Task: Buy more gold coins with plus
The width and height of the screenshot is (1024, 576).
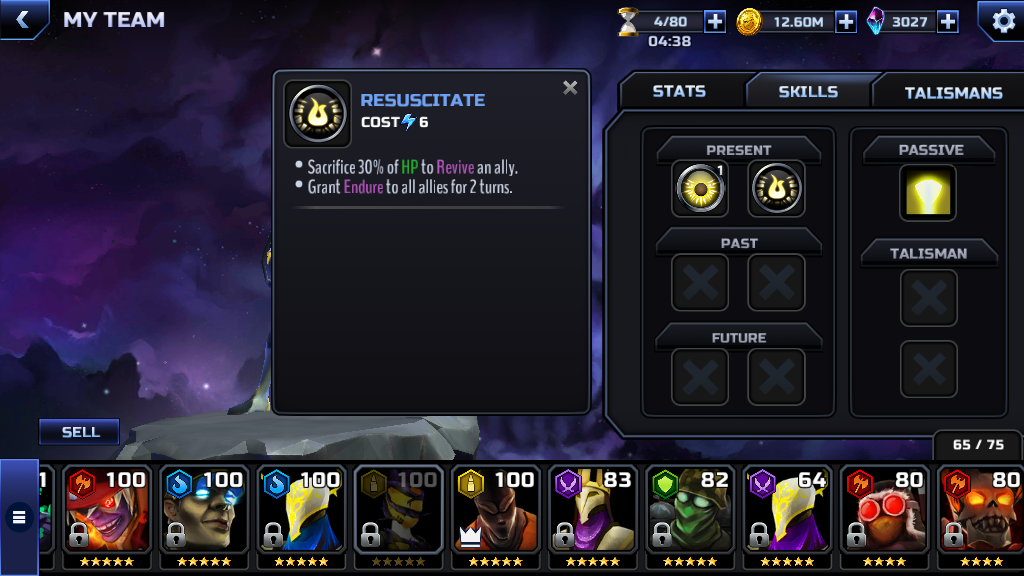Action: [846, 21]
